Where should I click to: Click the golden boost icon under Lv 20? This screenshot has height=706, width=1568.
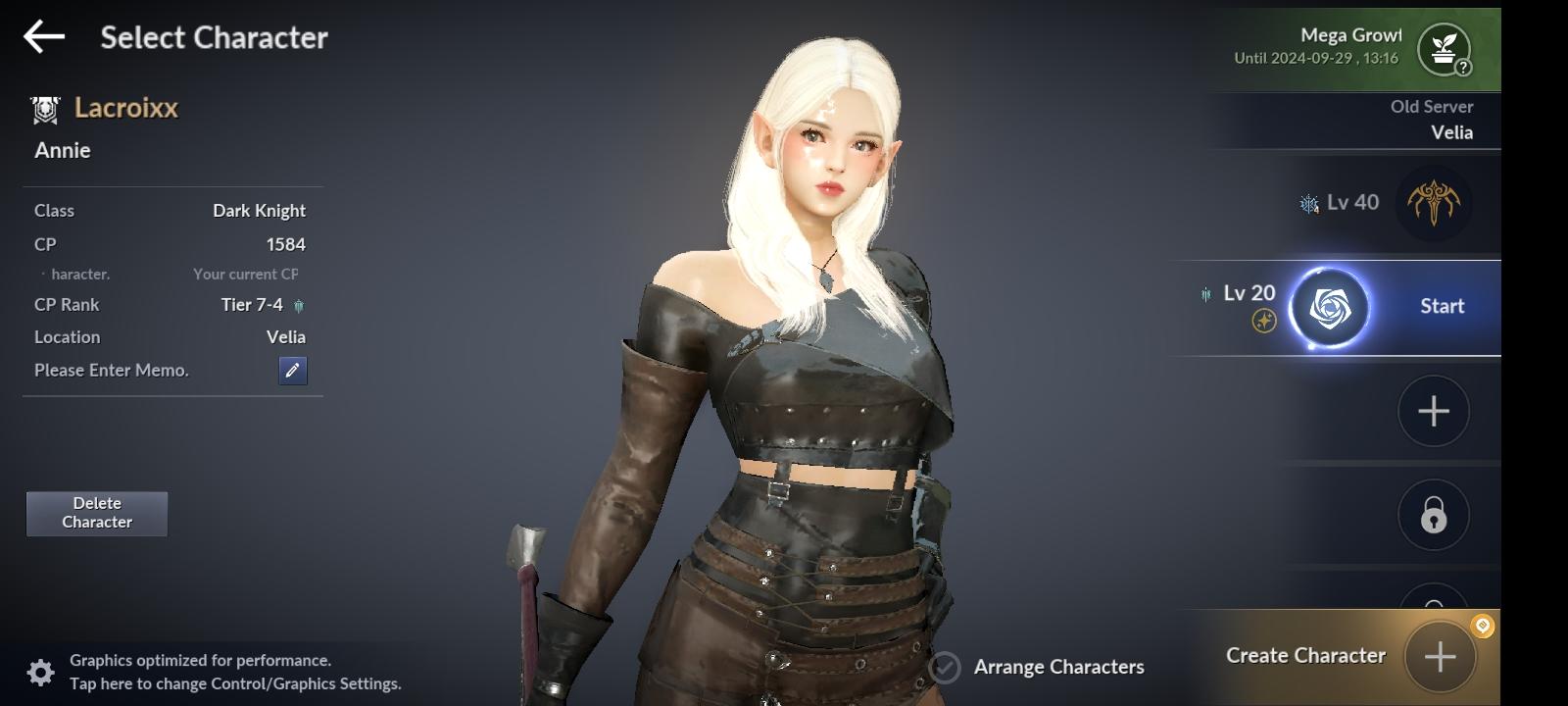(x=1264, y=320)
